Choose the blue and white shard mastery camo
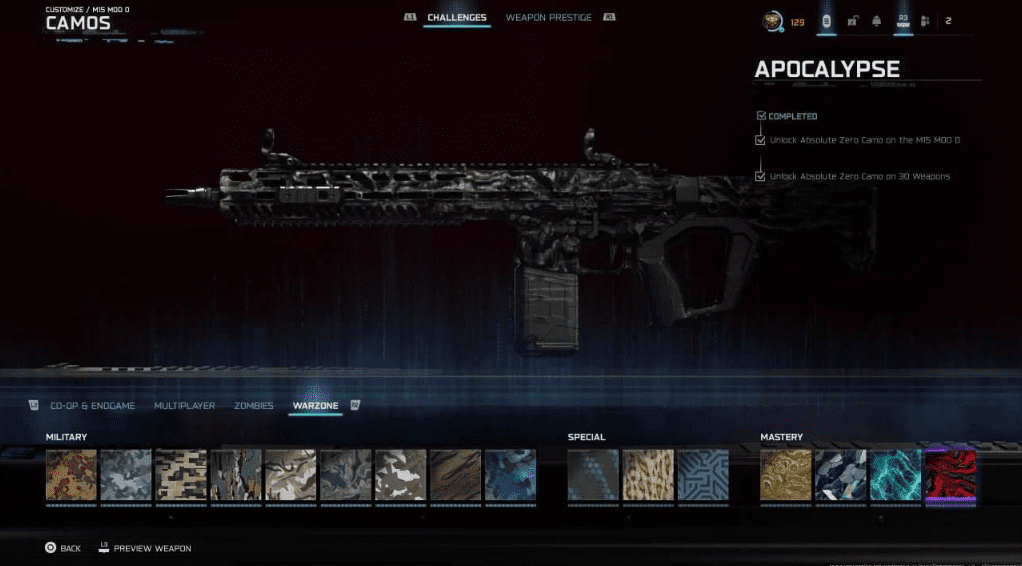 [x=840, y=474]
